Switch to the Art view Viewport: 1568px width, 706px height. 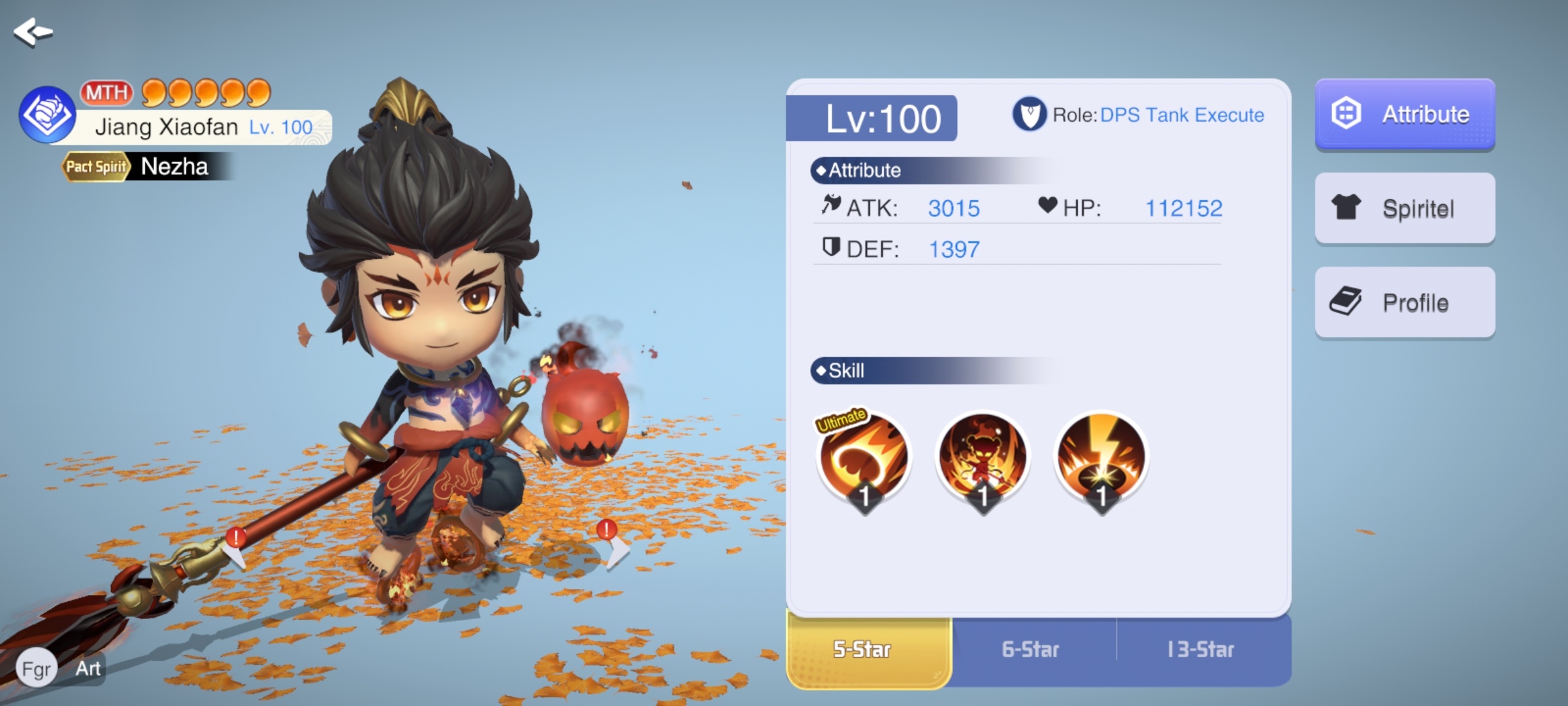tap(88, 669)
